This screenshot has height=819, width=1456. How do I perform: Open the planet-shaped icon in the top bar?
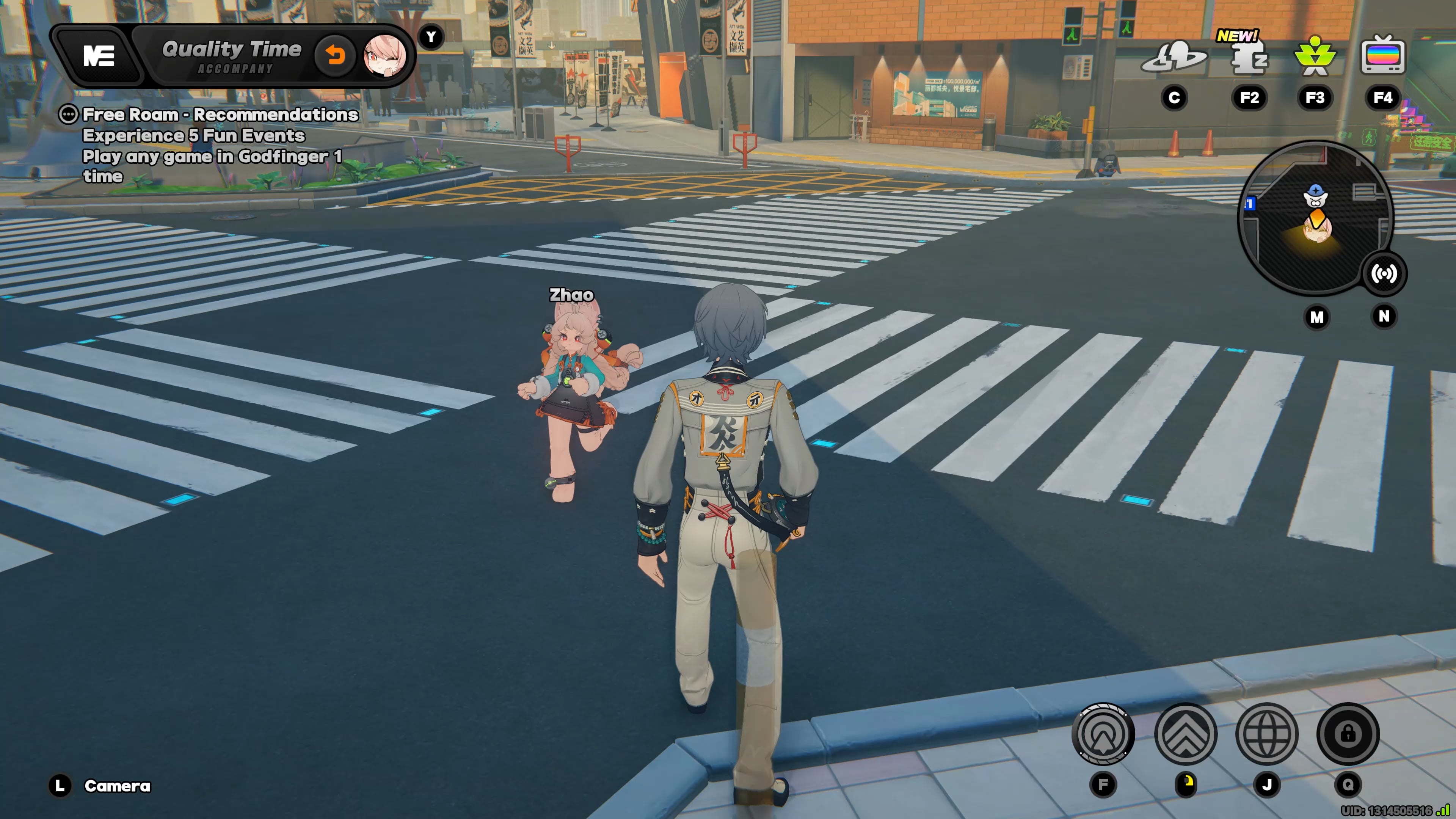pyautogui.click(x=1174, y=57)
